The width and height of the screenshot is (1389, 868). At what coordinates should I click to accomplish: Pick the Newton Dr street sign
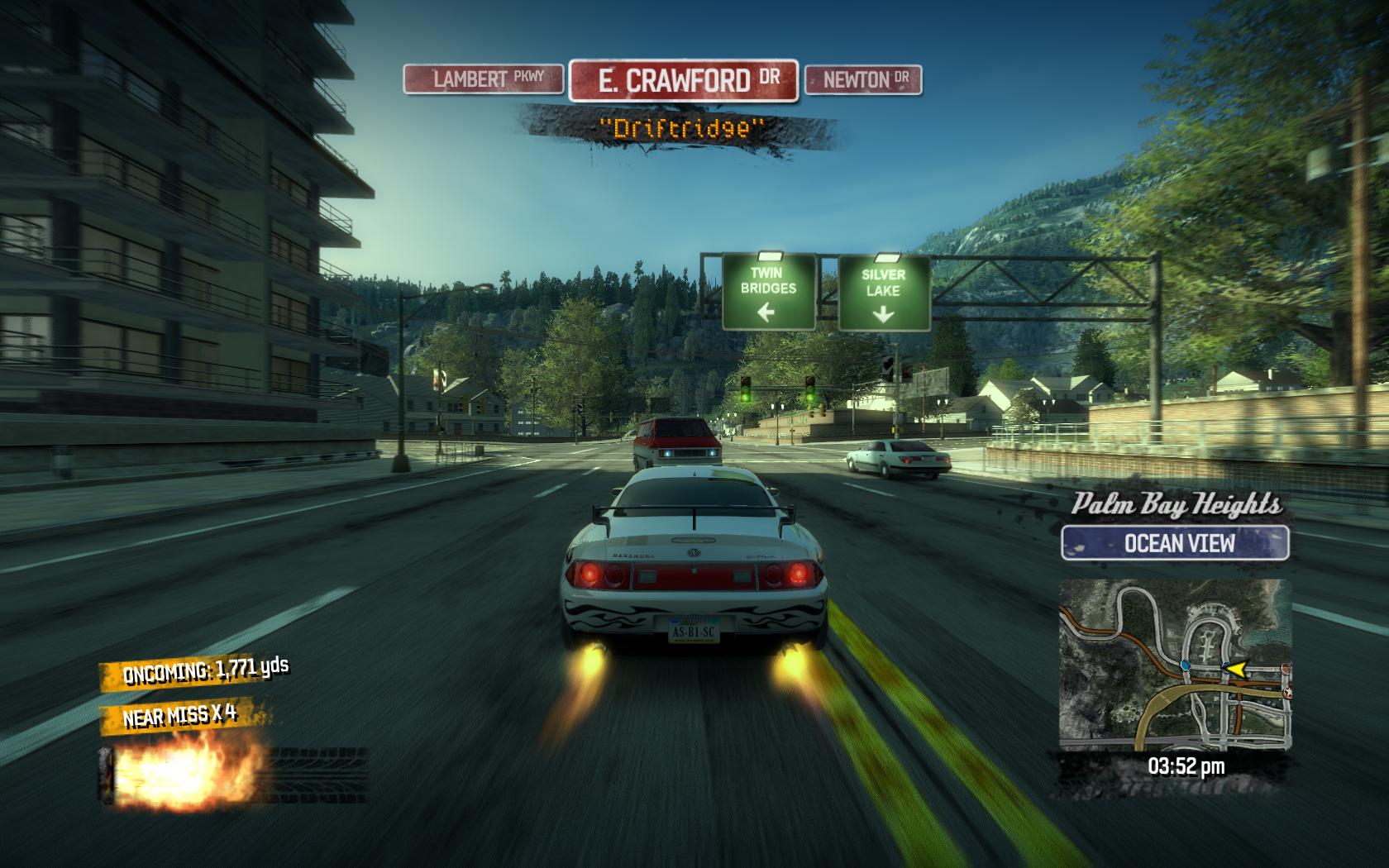863,80
